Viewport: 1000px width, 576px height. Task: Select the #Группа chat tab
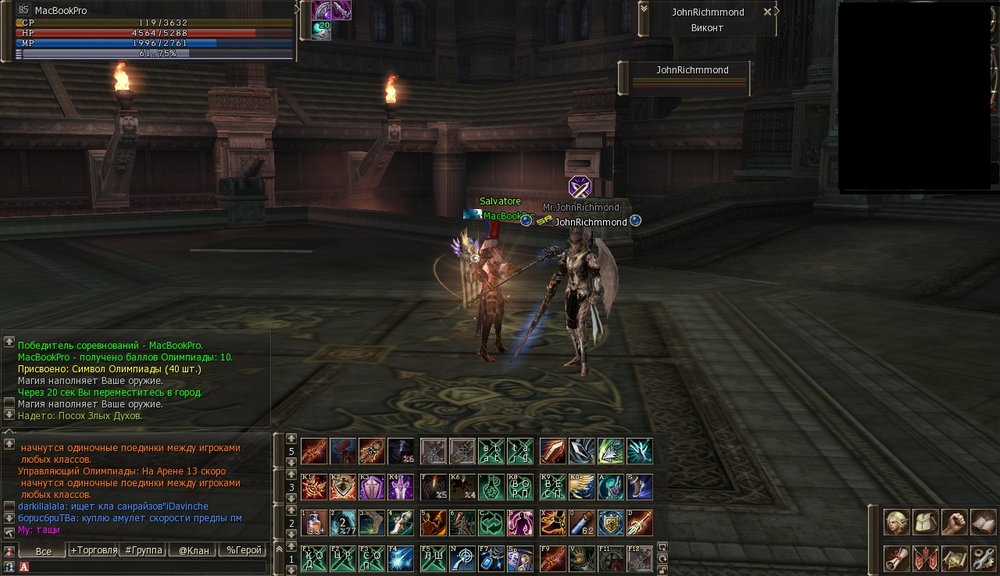[x=144, y=551]
